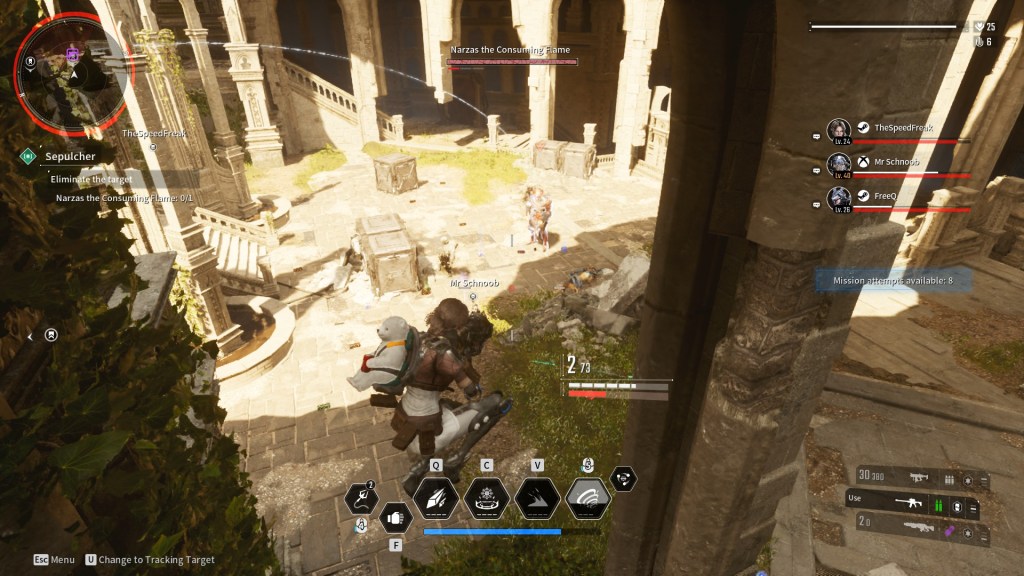1024x576 pixels.
Task: Use the fist melee attack icon
Action: tap(395, 518)
